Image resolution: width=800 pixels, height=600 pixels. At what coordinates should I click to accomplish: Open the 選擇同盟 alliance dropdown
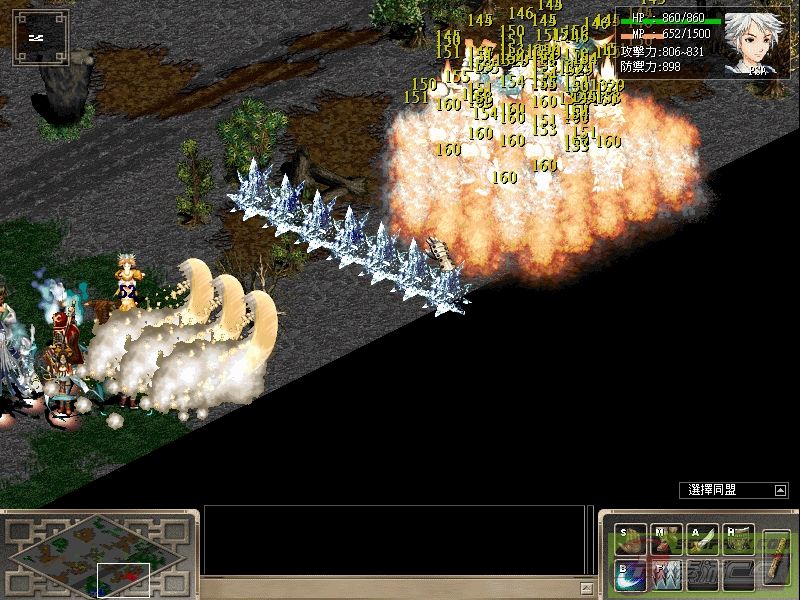[x=780, y=490]
